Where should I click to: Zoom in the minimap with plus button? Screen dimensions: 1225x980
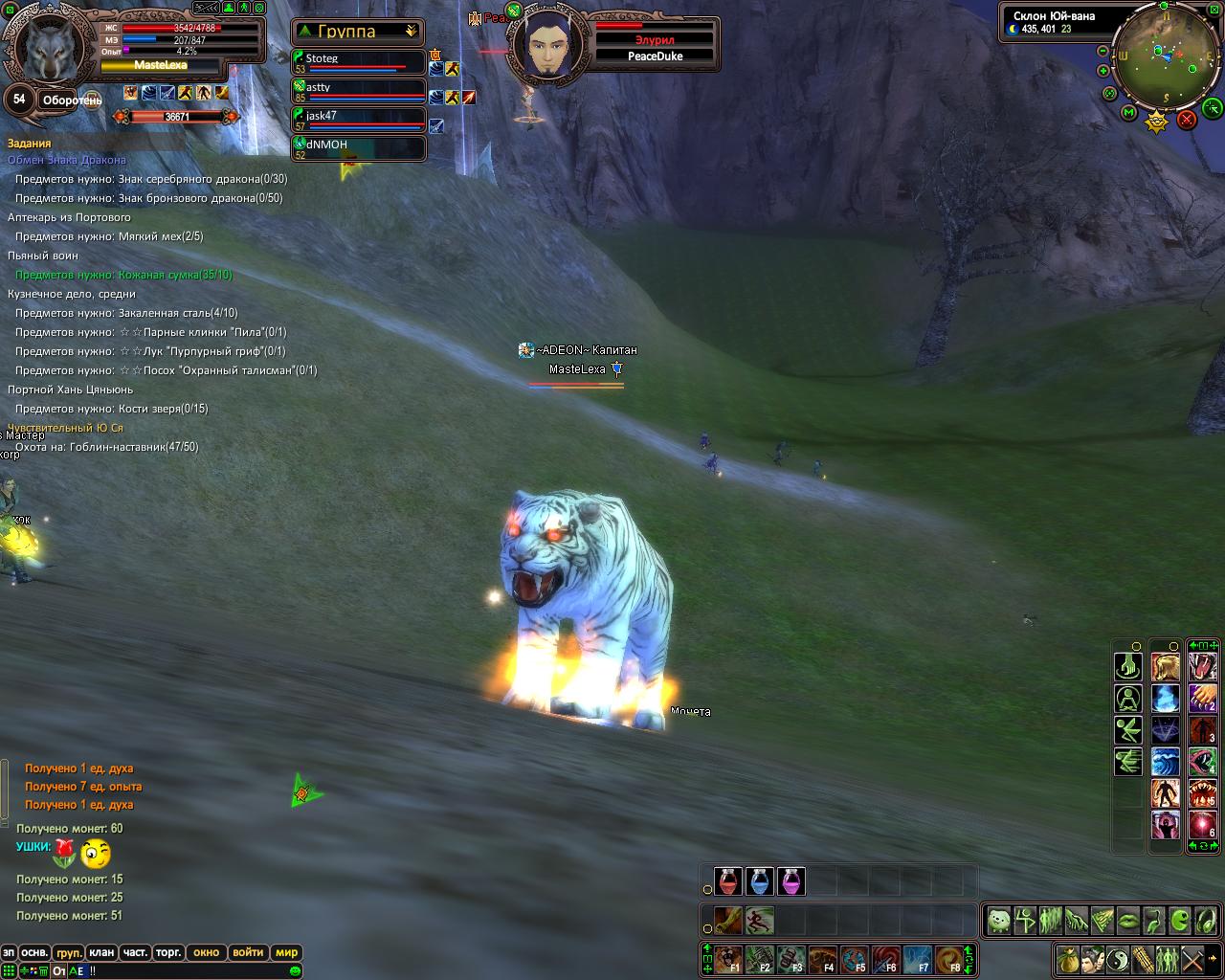[1103, 71]
